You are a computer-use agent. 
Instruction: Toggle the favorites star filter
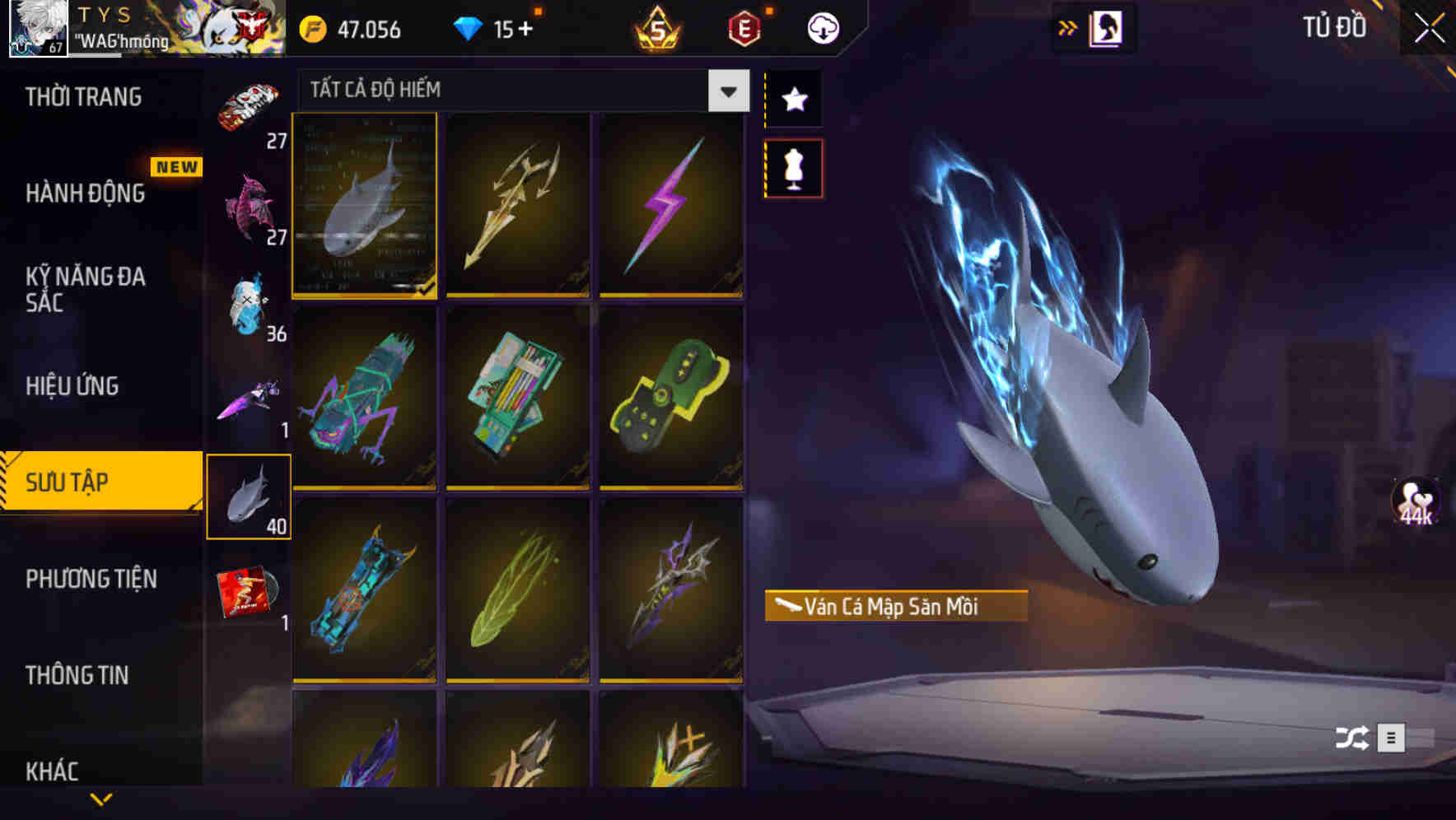pyautogui.click(x=793, y=99)
